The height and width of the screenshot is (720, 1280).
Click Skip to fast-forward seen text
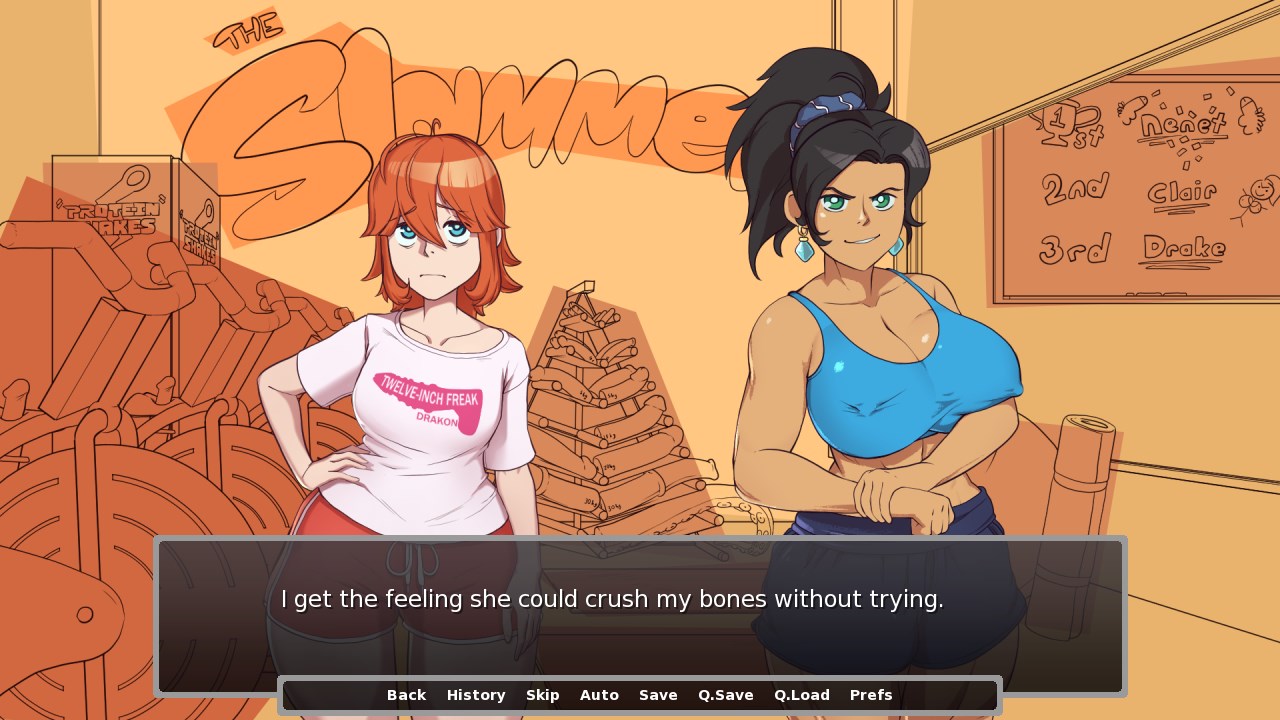click(543, 694)
